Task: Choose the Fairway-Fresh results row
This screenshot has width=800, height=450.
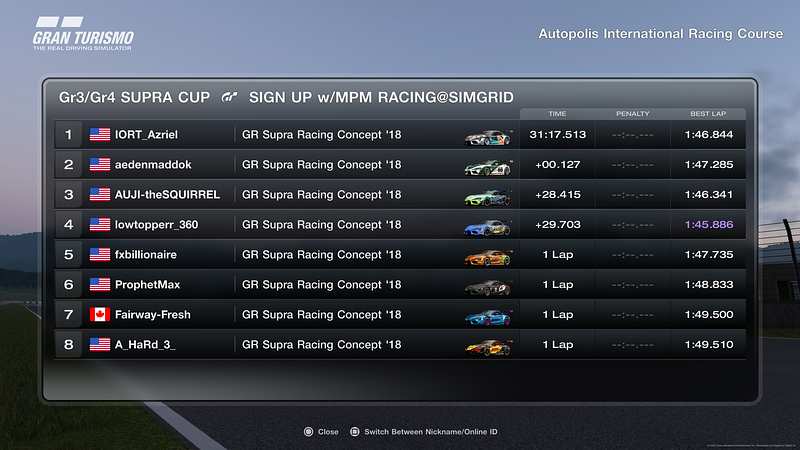Action: point(400,315)
